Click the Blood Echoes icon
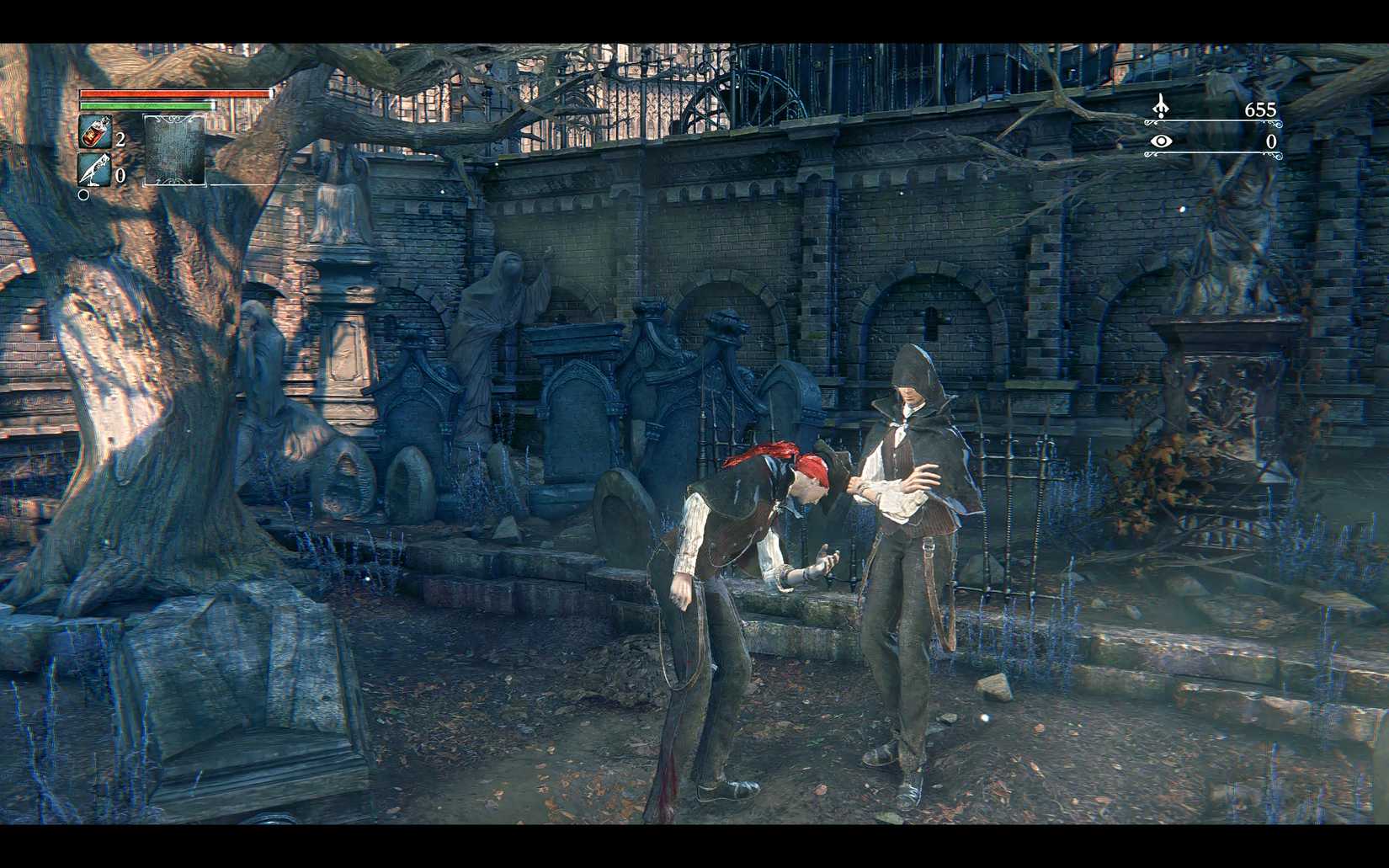 1161,106
